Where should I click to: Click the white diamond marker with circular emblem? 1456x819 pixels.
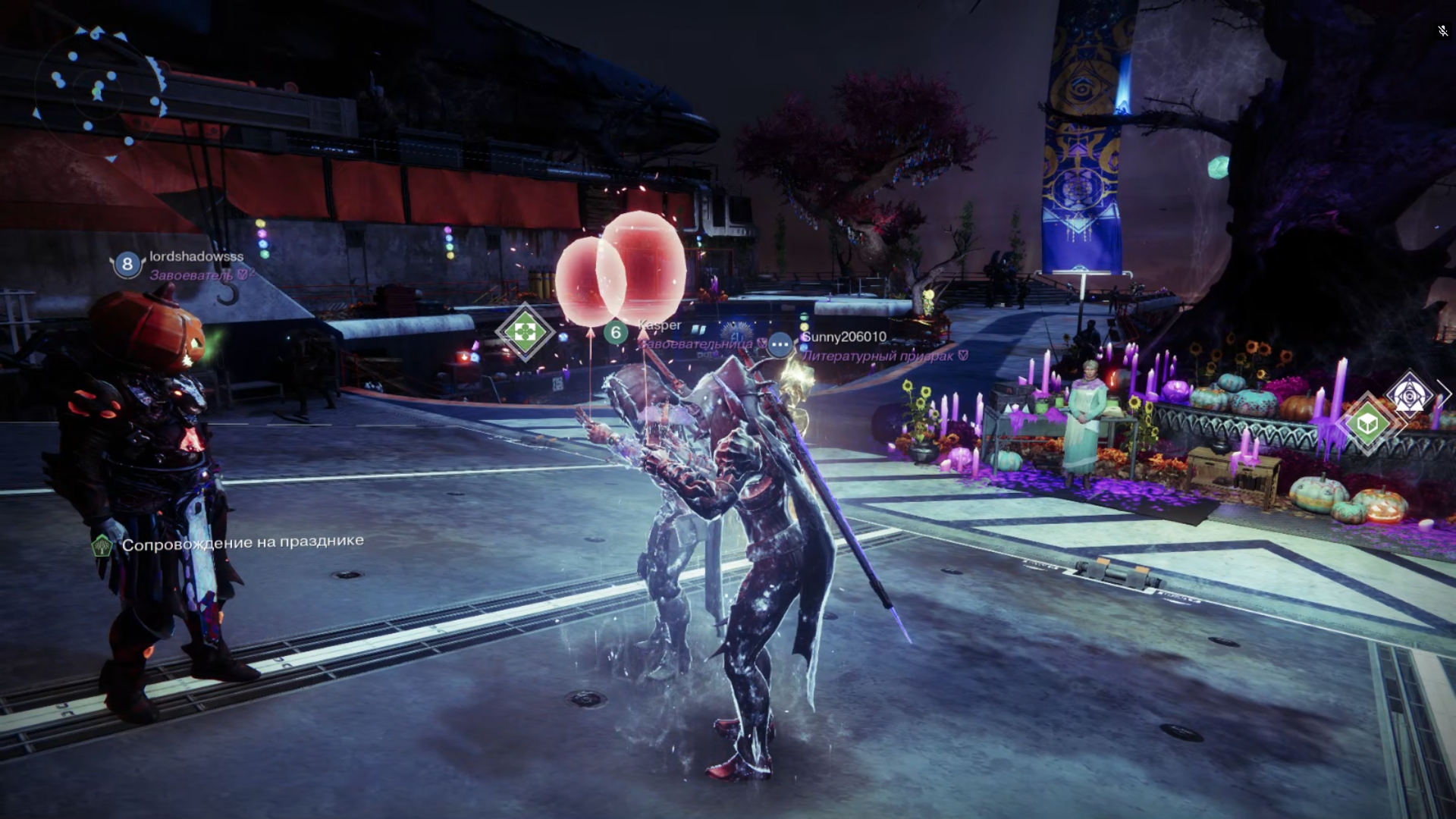tap(1410, 395)
